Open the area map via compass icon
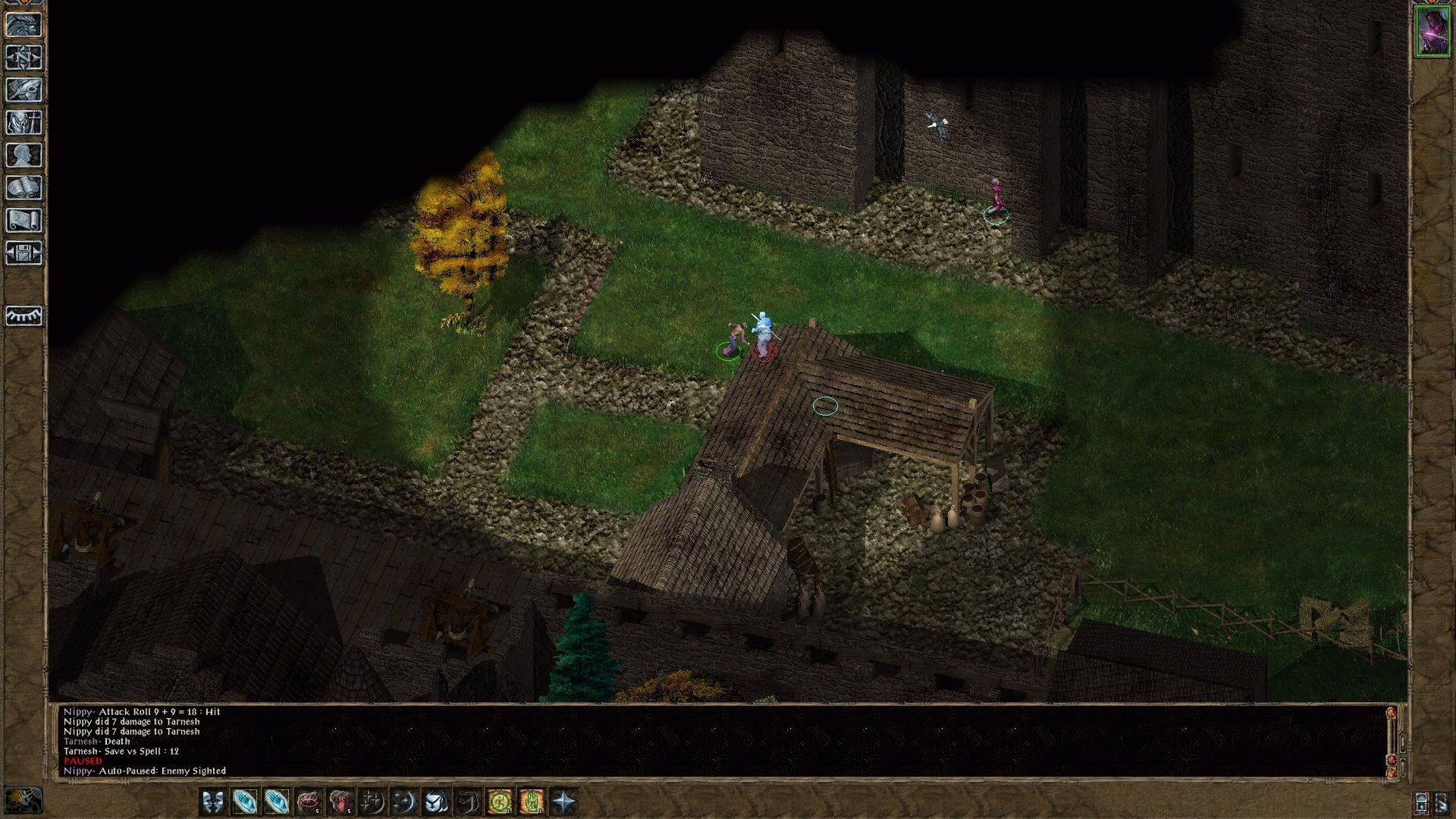The width and height of the screenshot is (1456, 819). coord(24,58)
